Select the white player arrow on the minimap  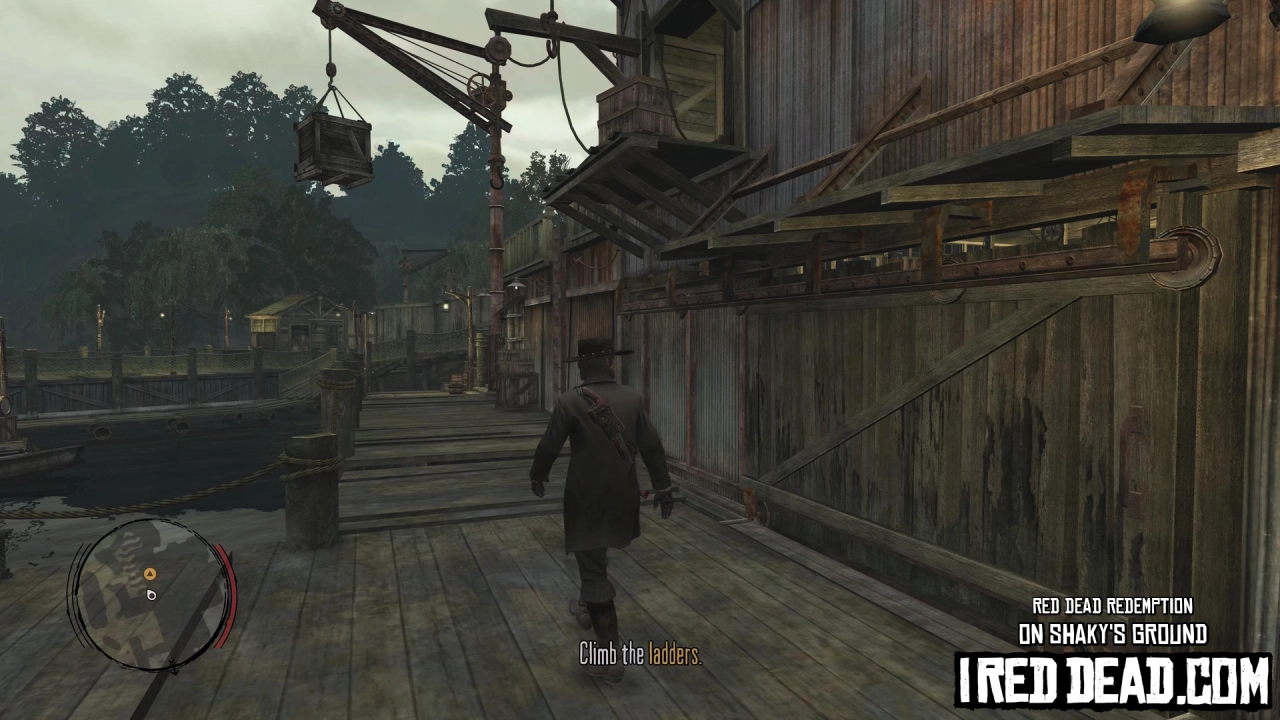[151, 595]
